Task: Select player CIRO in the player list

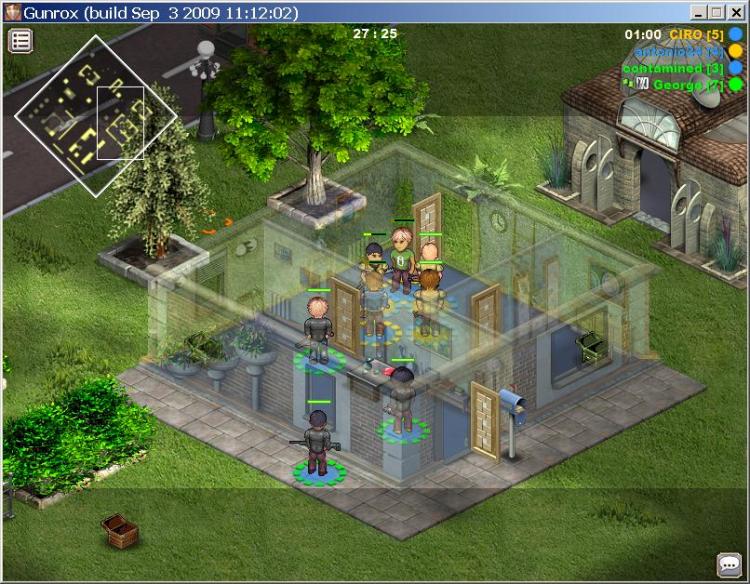Action: tap(696, 34)
